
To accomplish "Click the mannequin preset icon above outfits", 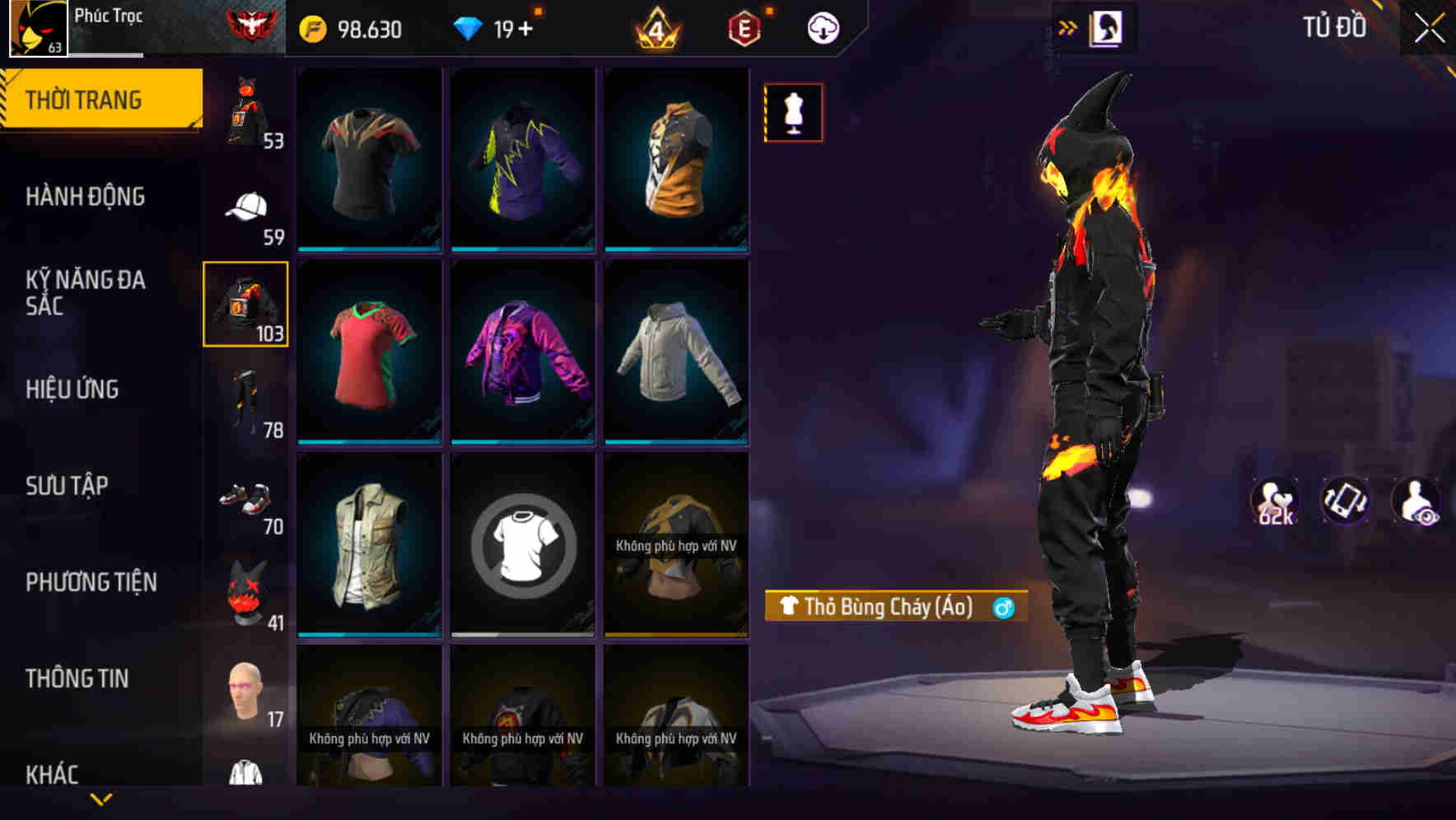I will (x=793, y=112).
